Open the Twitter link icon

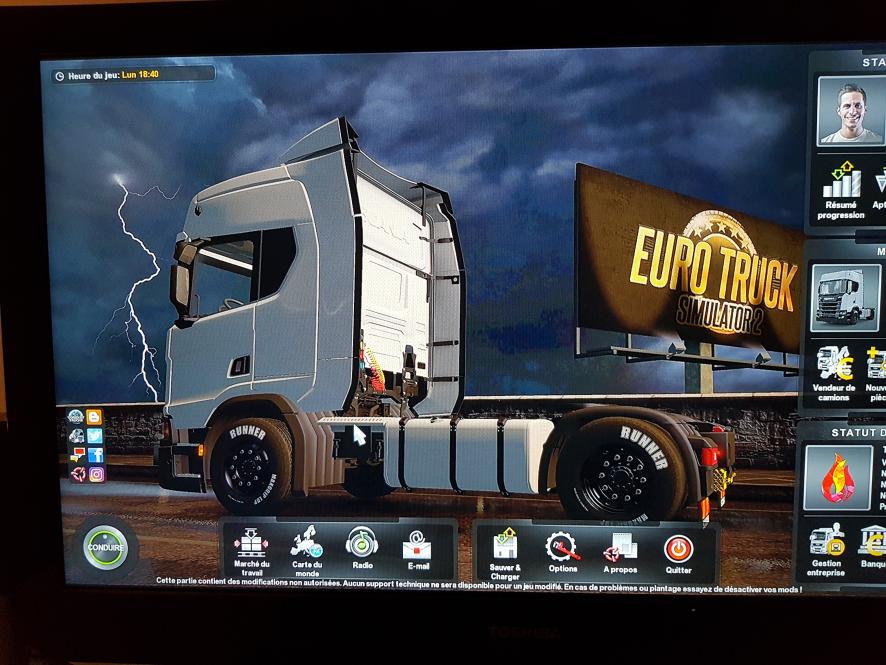(x=95, y=436)
